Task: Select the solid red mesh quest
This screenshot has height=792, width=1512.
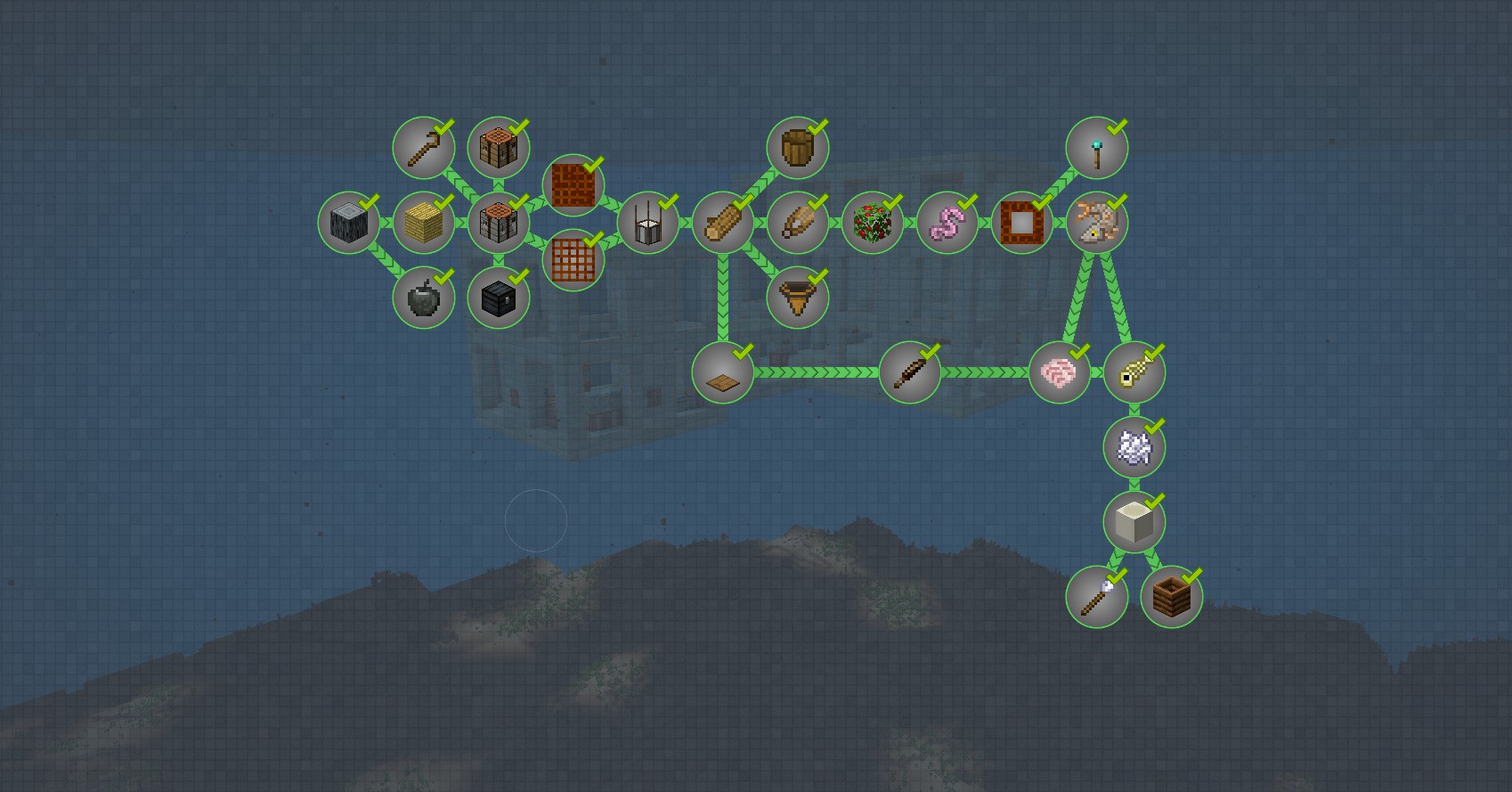Action: click(573, 185)
